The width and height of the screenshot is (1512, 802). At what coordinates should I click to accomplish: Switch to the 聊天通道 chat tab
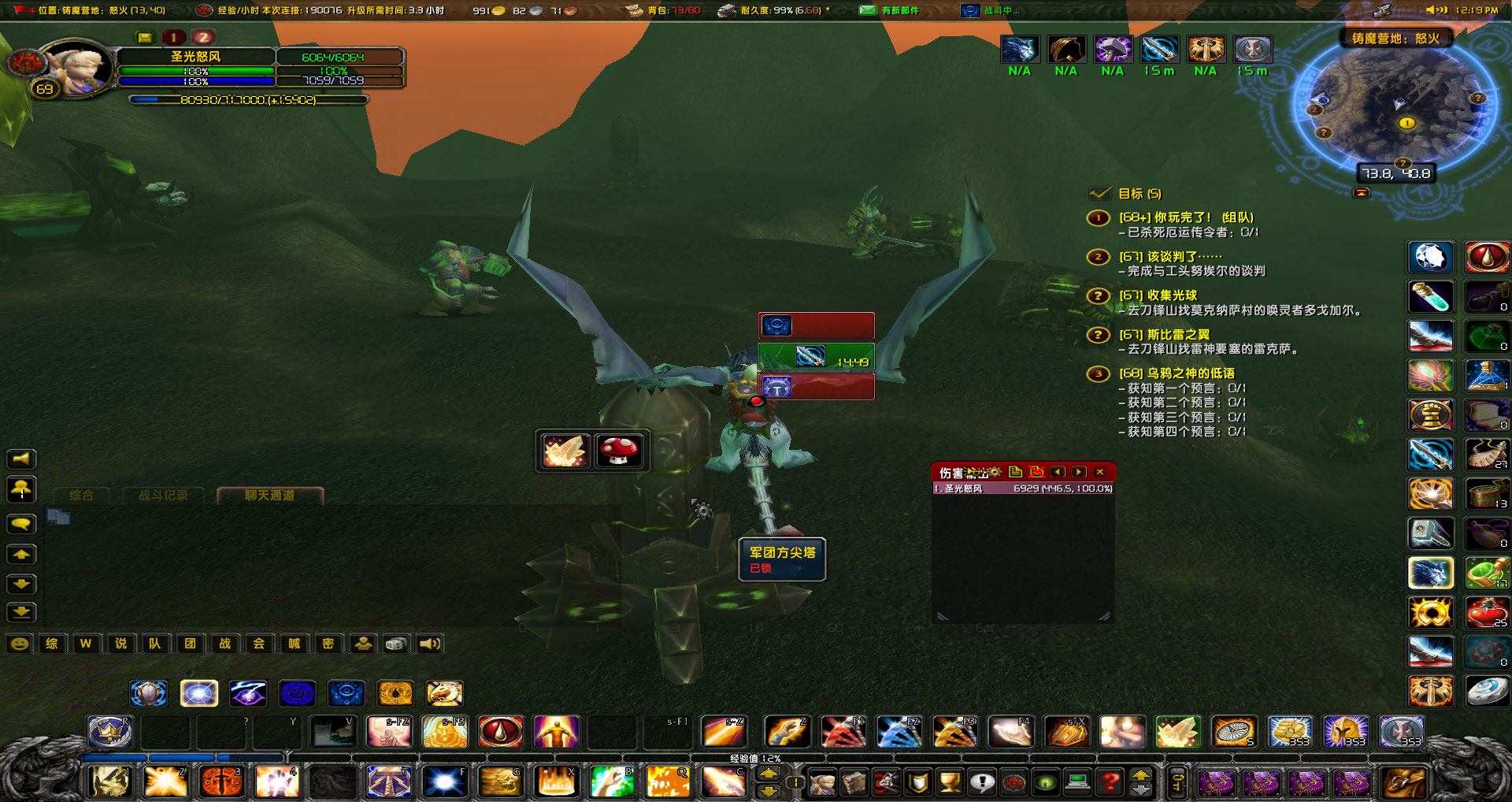tap(271, 496)
